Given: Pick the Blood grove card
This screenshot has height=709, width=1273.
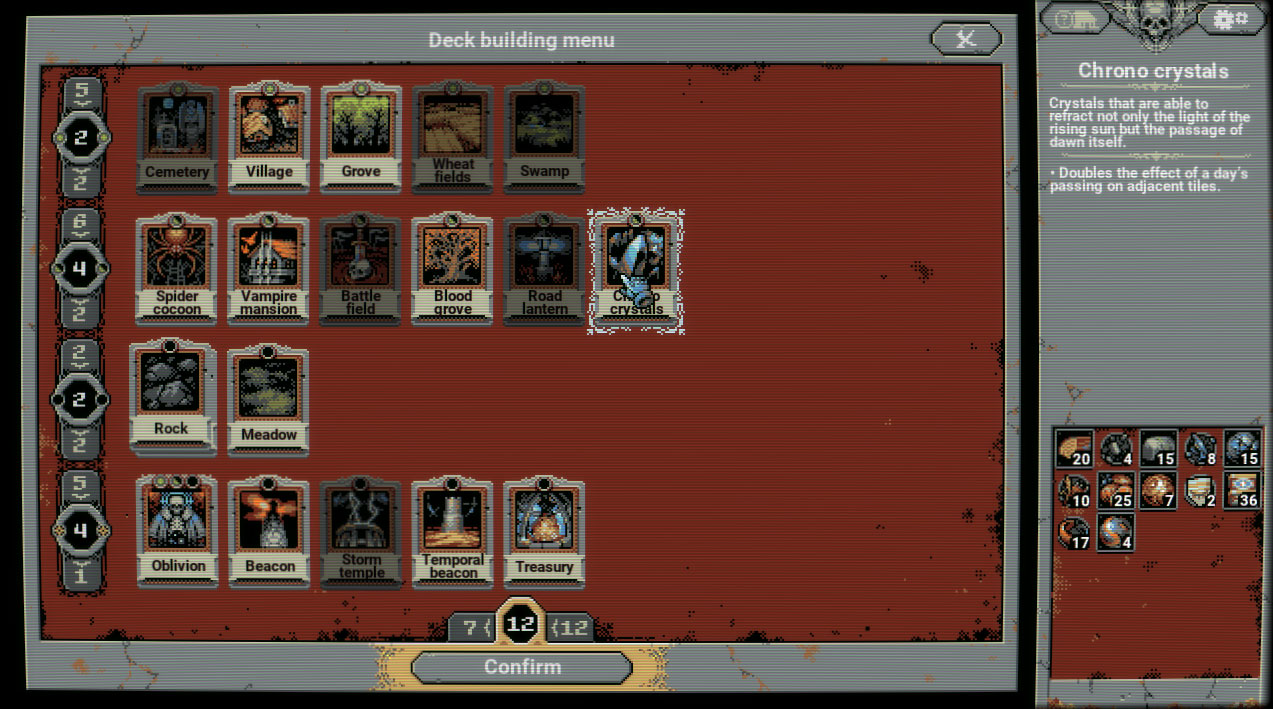Looking at the screenshot, I should click(453, 268).
